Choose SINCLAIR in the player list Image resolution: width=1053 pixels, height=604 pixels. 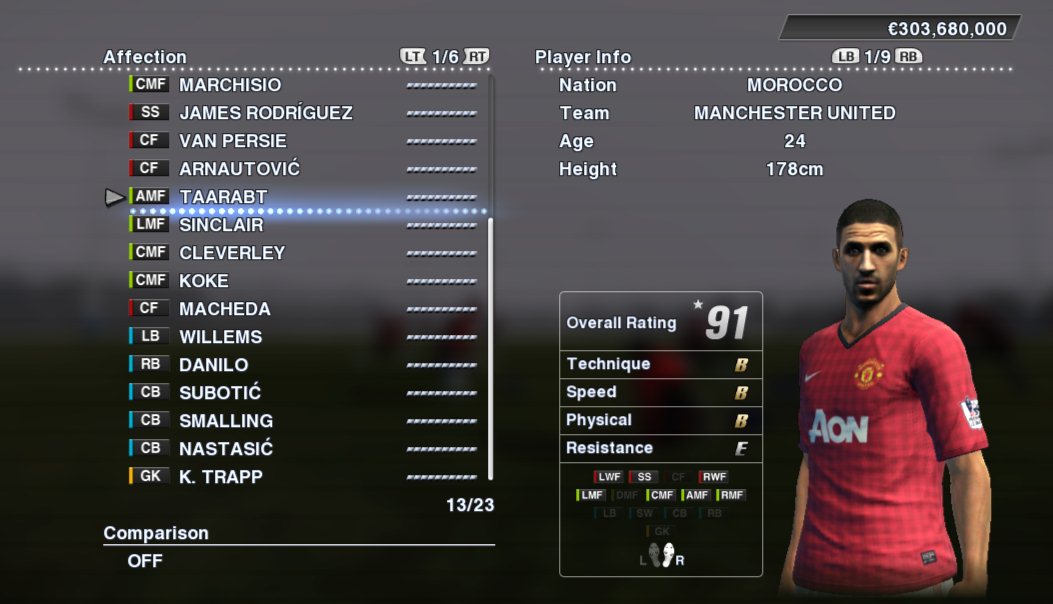point(221,225)
